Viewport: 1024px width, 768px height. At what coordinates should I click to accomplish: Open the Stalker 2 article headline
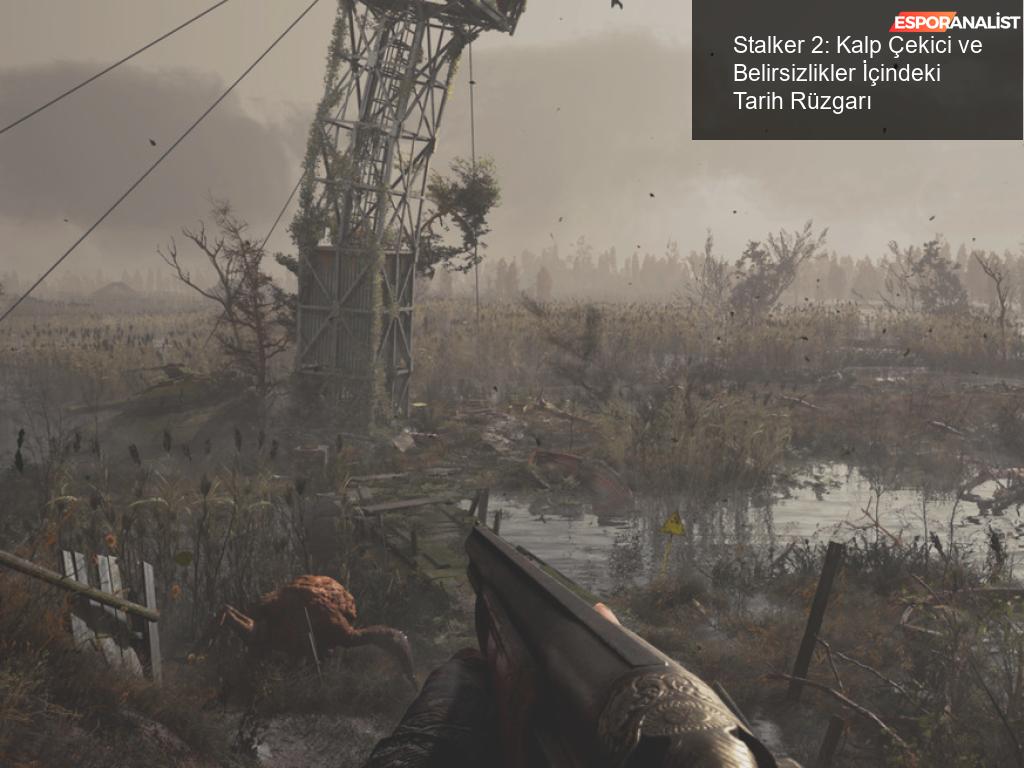pyautogui.click(x=857, y=73)
